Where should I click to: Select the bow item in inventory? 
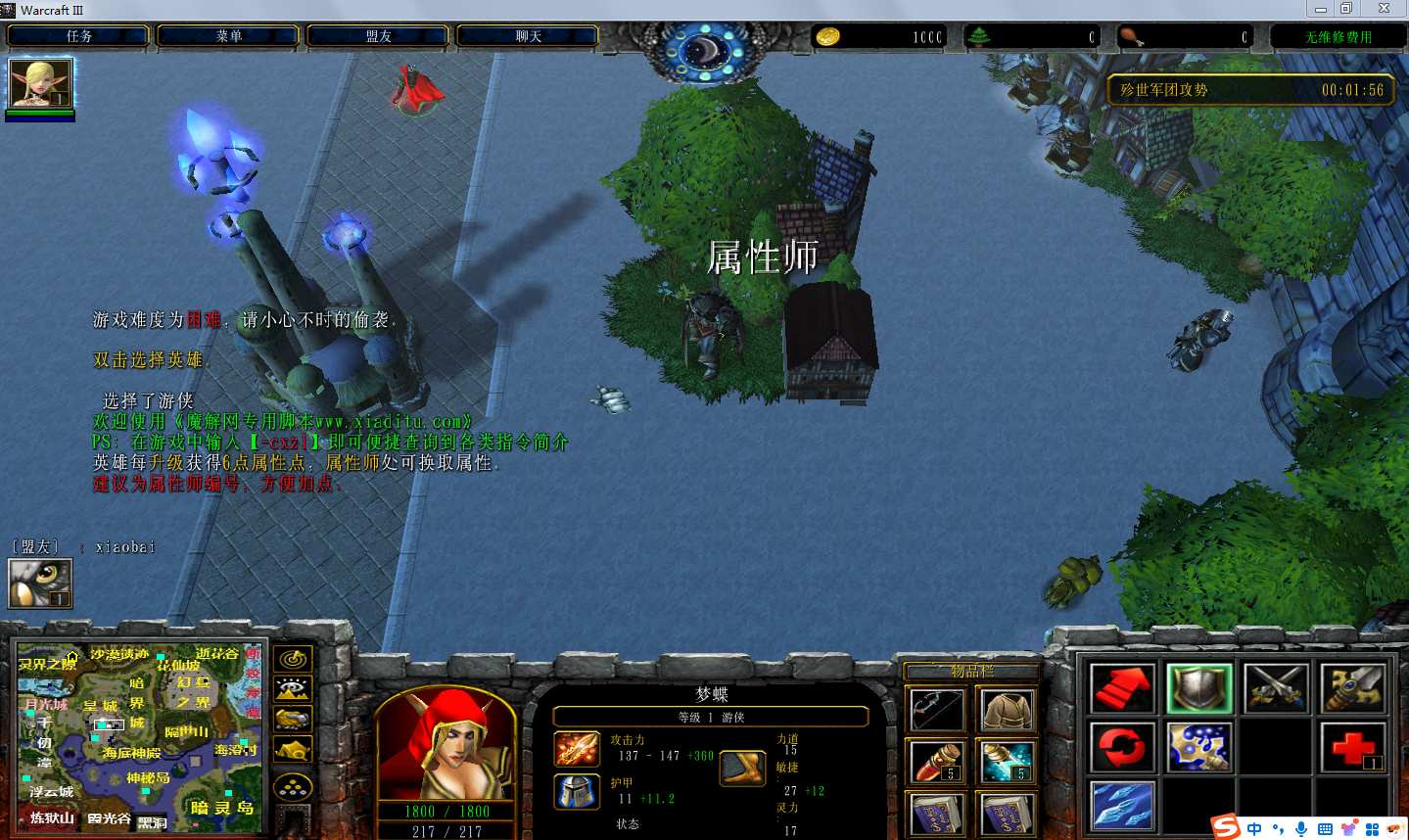pos(935,711)
